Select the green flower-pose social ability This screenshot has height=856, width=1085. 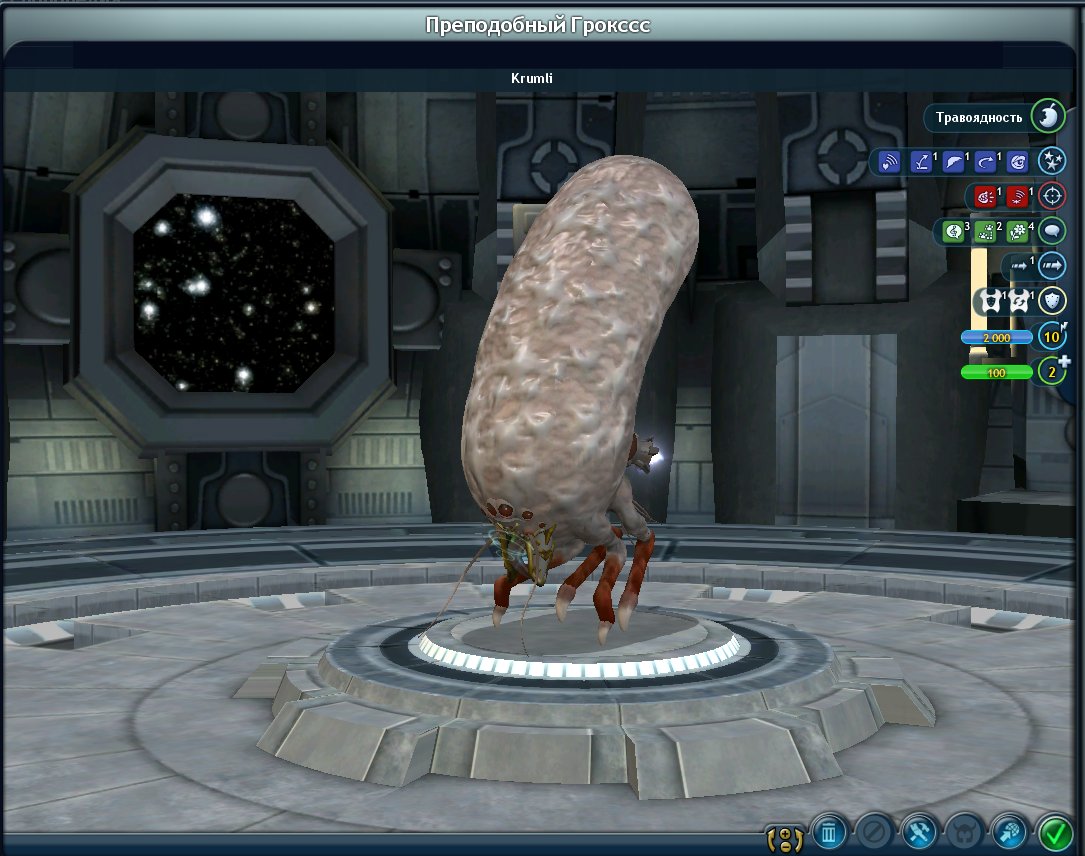pyautogui.click(x=1018, y=232)
